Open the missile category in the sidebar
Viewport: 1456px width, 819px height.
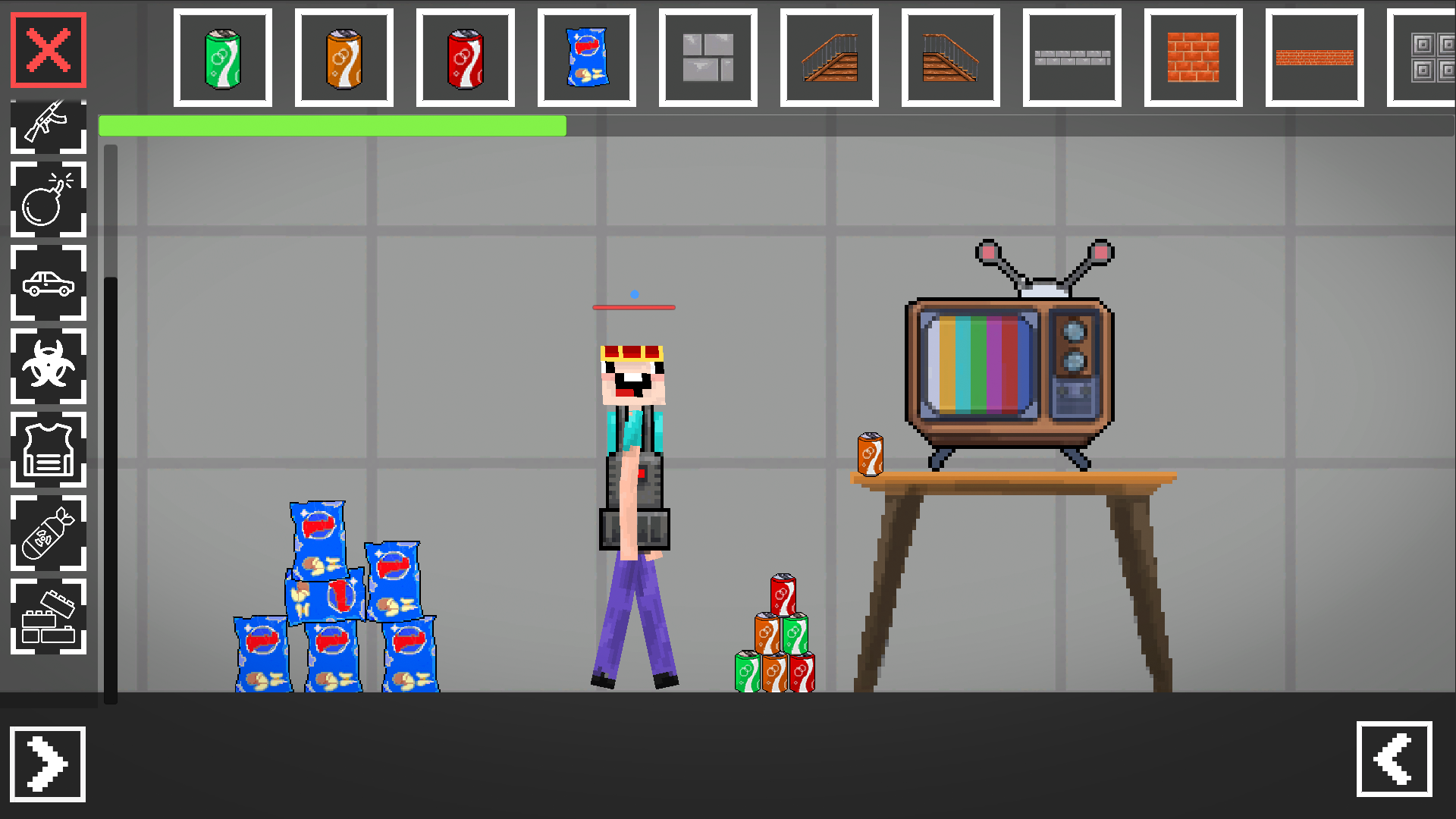[48, 534]
